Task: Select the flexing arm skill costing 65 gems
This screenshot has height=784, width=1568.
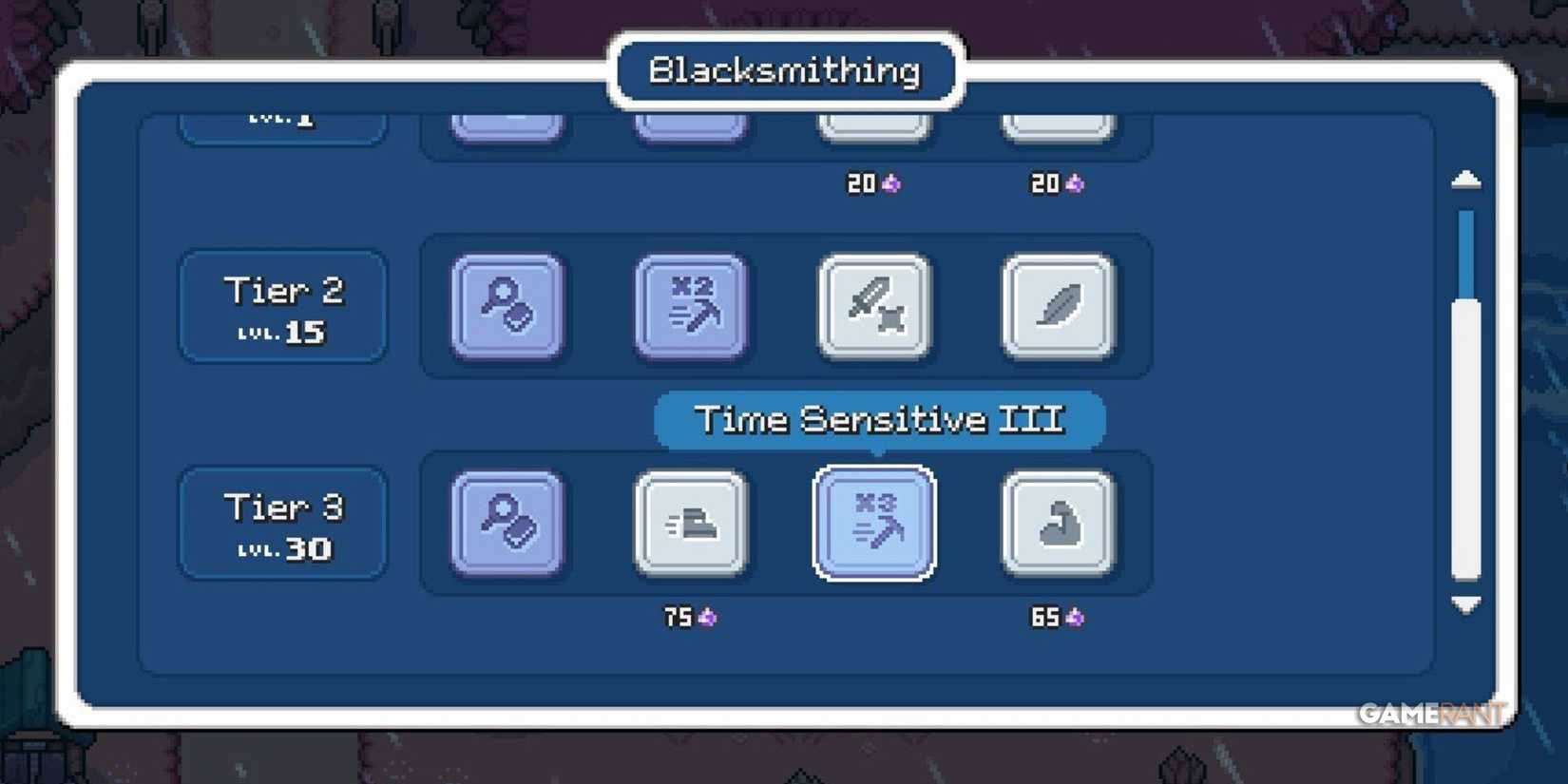Action: click(x=1058, y=522)
